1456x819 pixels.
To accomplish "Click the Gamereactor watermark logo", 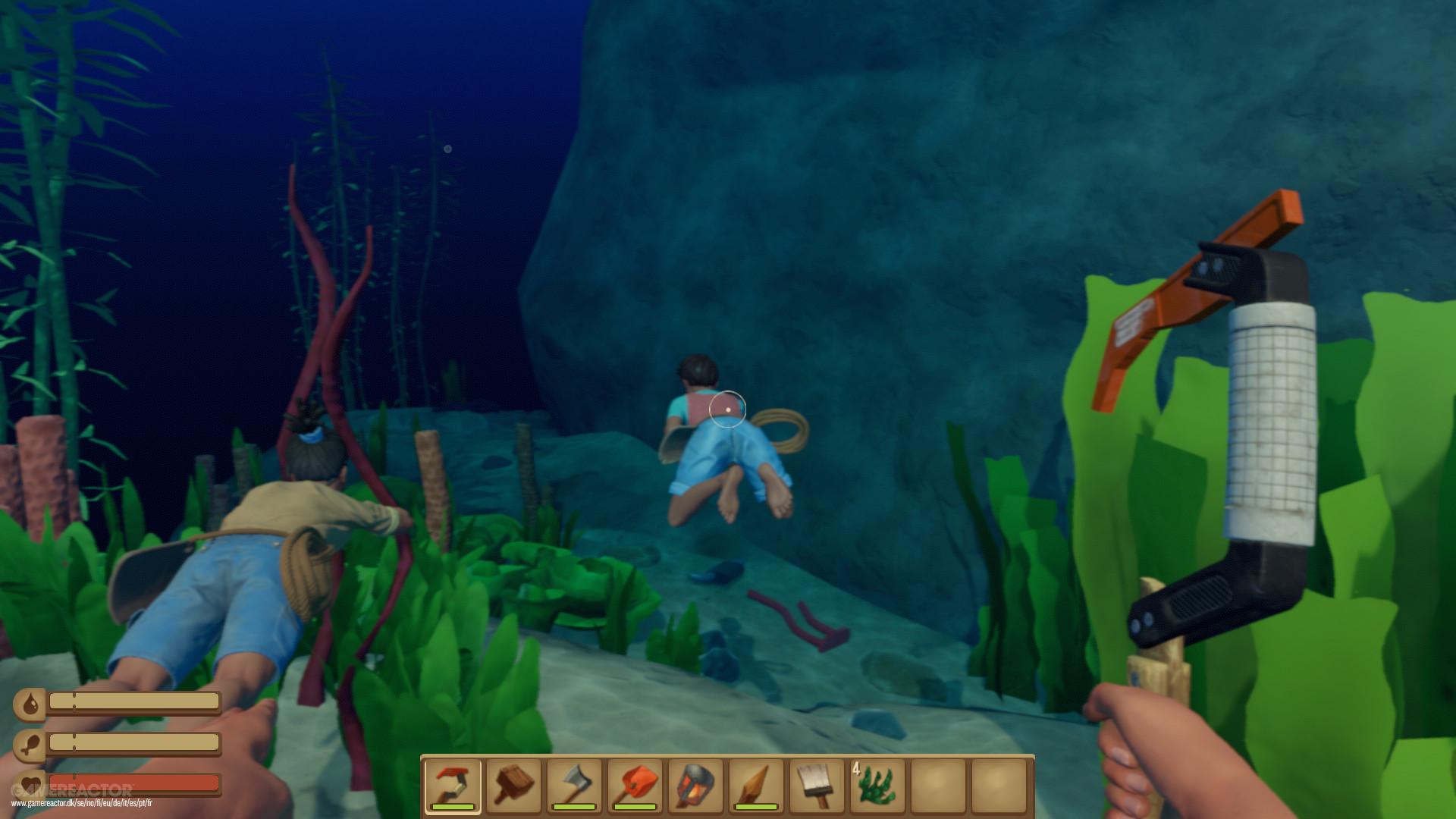I will tap(72, 790).
